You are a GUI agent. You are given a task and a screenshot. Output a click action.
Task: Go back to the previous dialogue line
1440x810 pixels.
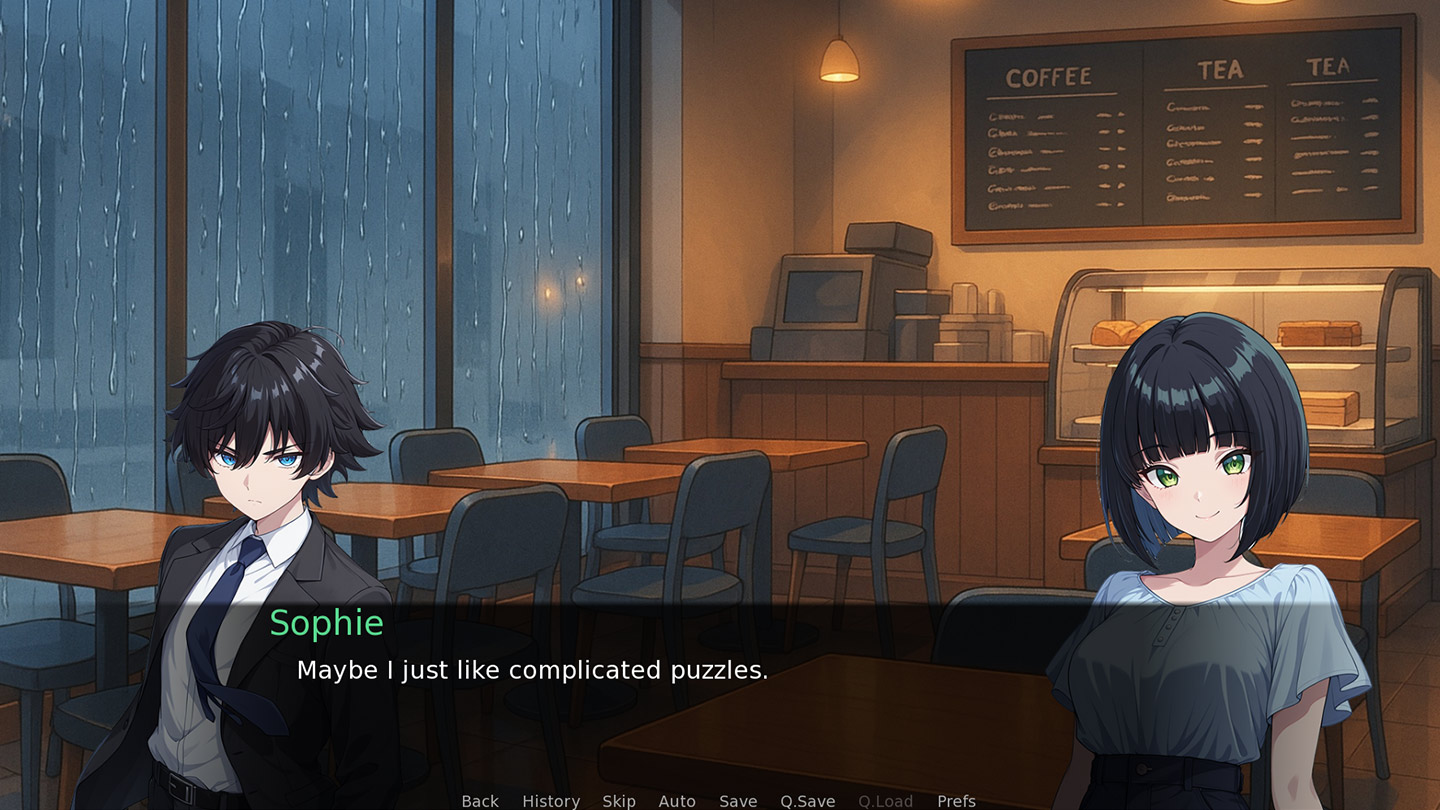pyautogui.click(x=480, y=801)
